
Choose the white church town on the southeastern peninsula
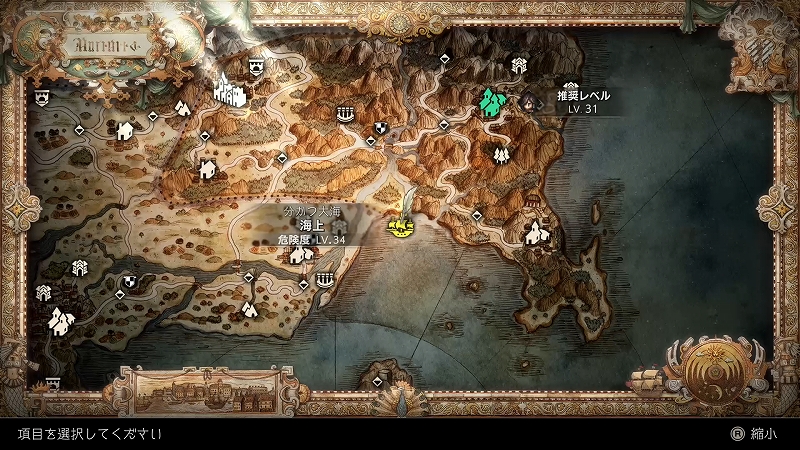(x=536, y=233)
